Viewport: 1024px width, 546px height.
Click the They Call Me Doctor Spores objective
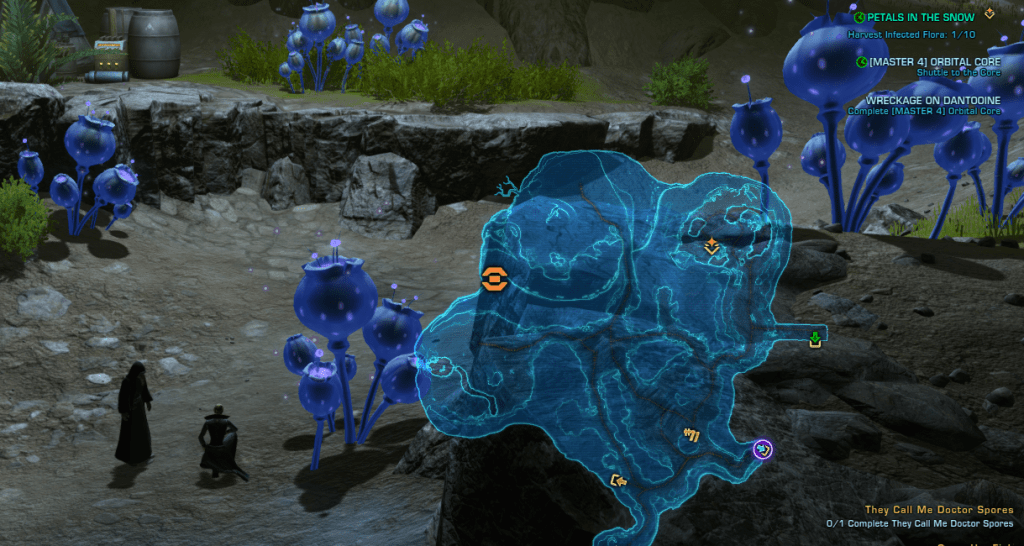click(x=938, y=510)
